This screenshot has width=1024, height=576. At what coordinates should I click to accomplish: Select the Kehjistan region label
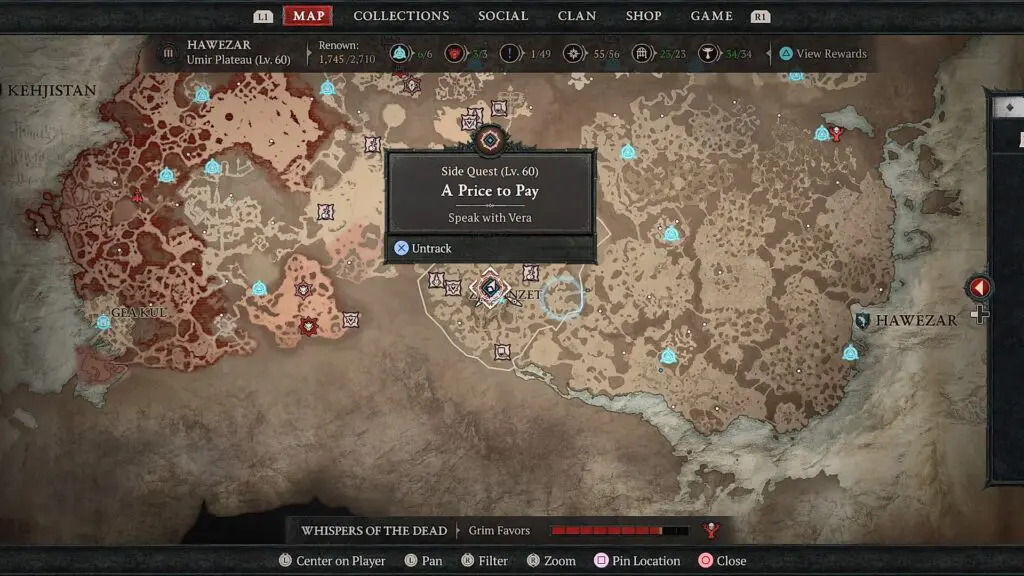[x=52, y=91]
